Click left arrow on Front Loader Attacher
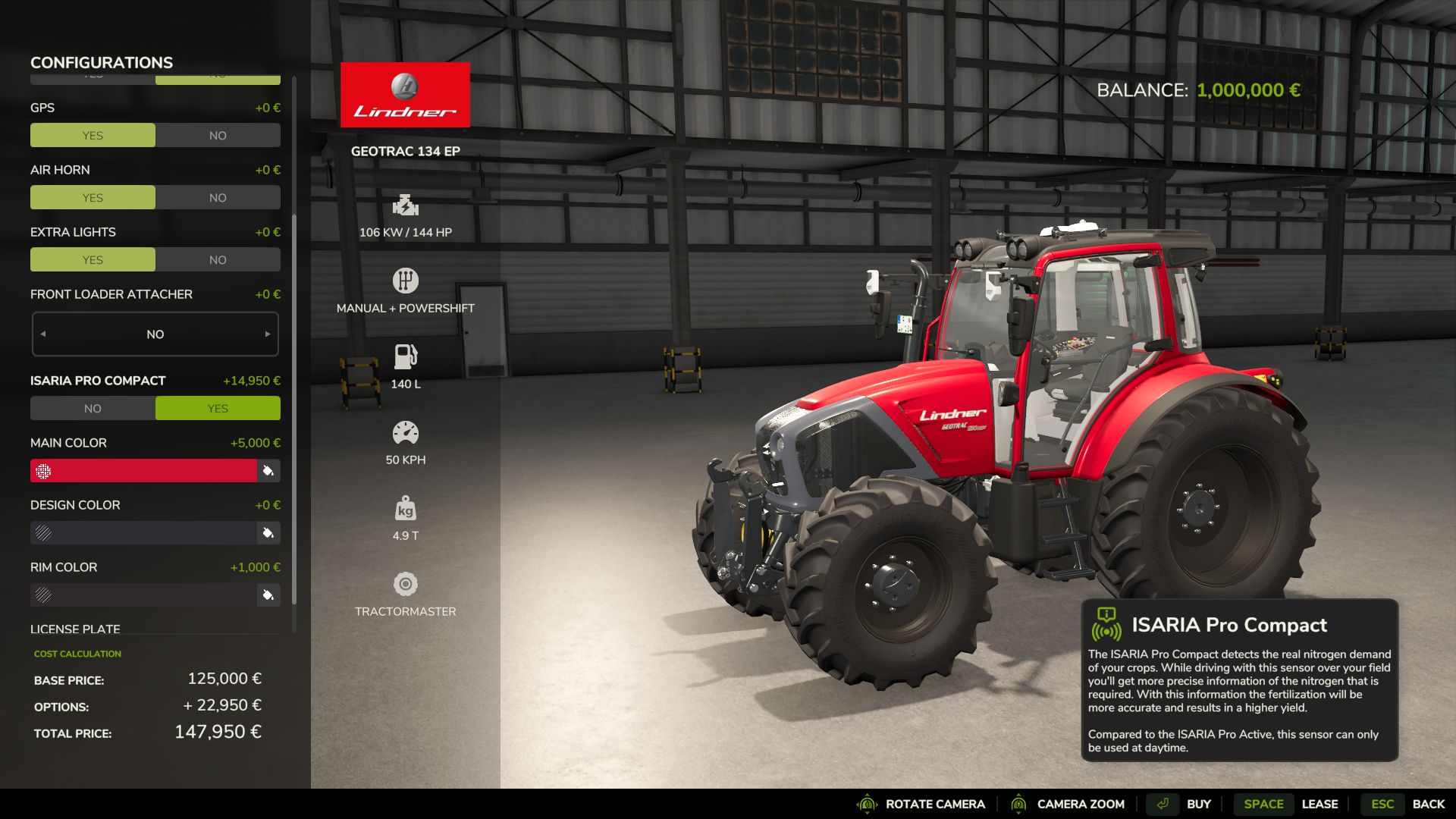The height and width of the screenshot is (819, 1456). pyautogui.click(x=43, y=334)
